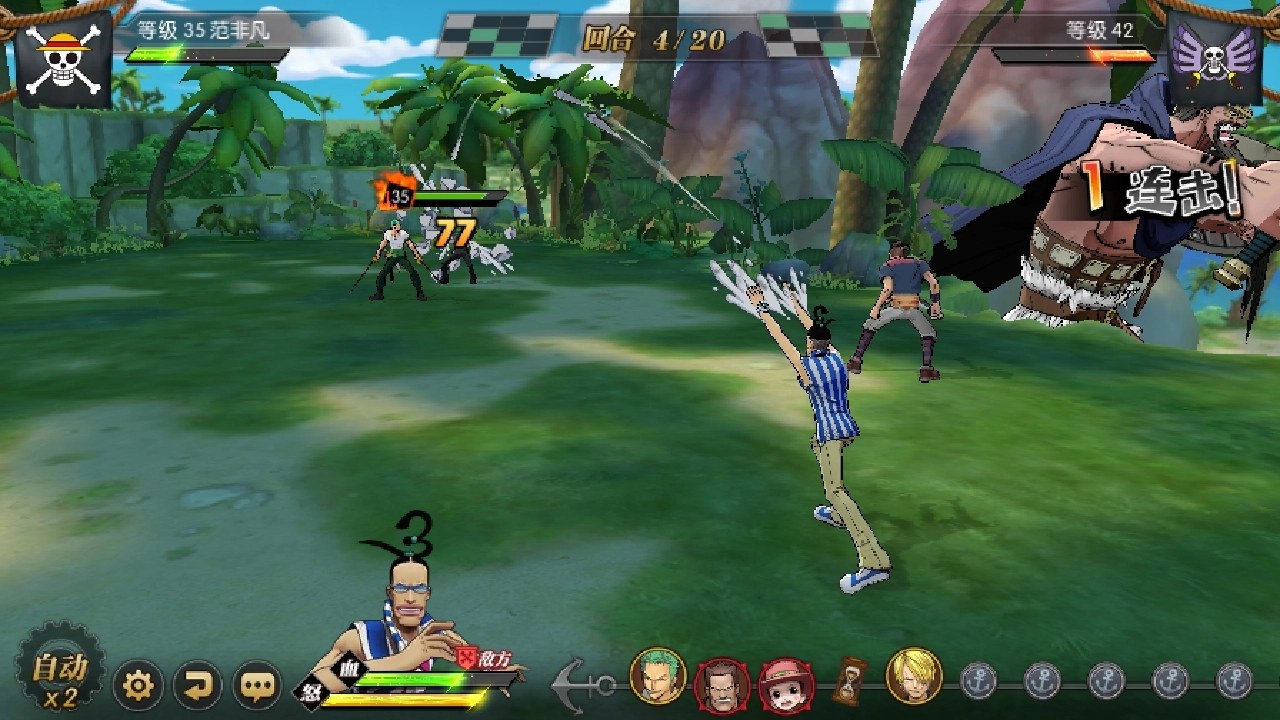1280x720 pixels.
Task: Select Sanji's blond portrait in turn order
Action: click(914, 677)
